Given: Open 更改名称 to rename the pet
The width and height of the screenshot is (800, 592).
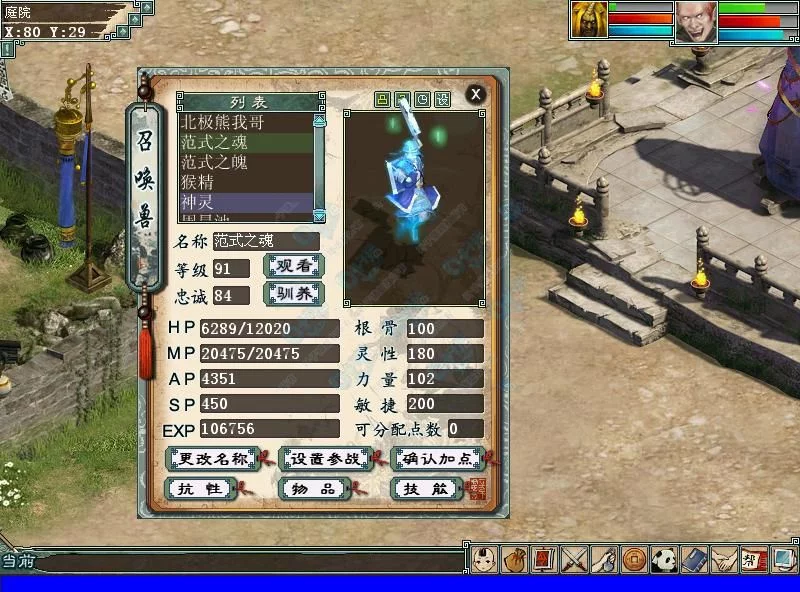Looking at the screenshot, I should [x=211, y=459].
